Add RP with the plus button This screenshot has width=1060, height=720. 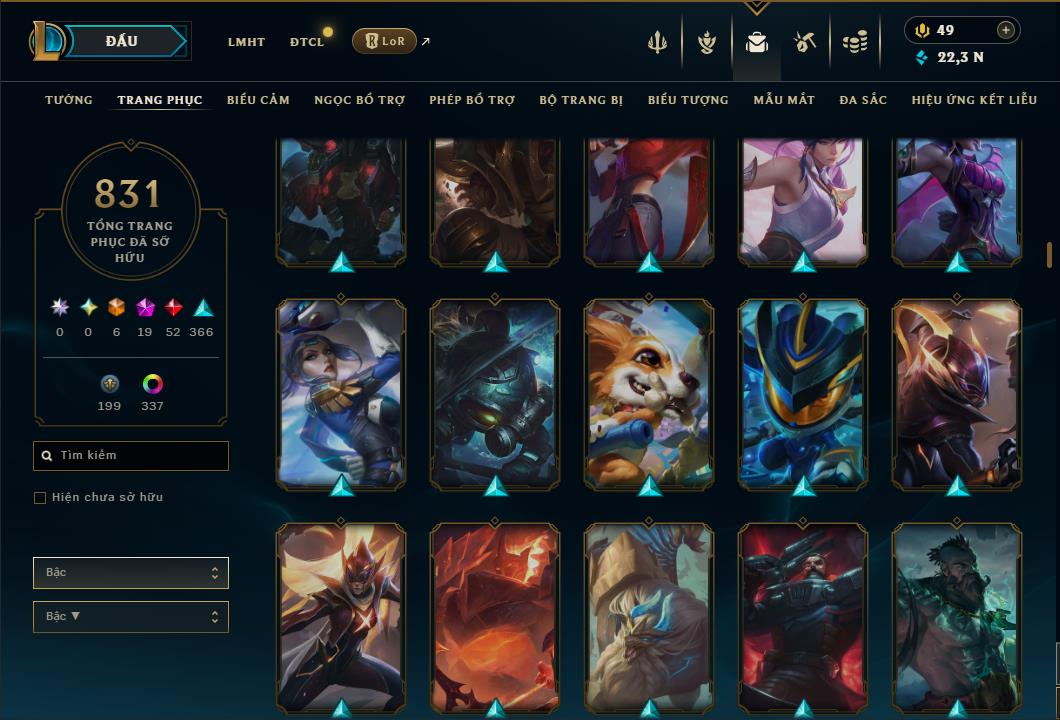[x=1006, y=30]
